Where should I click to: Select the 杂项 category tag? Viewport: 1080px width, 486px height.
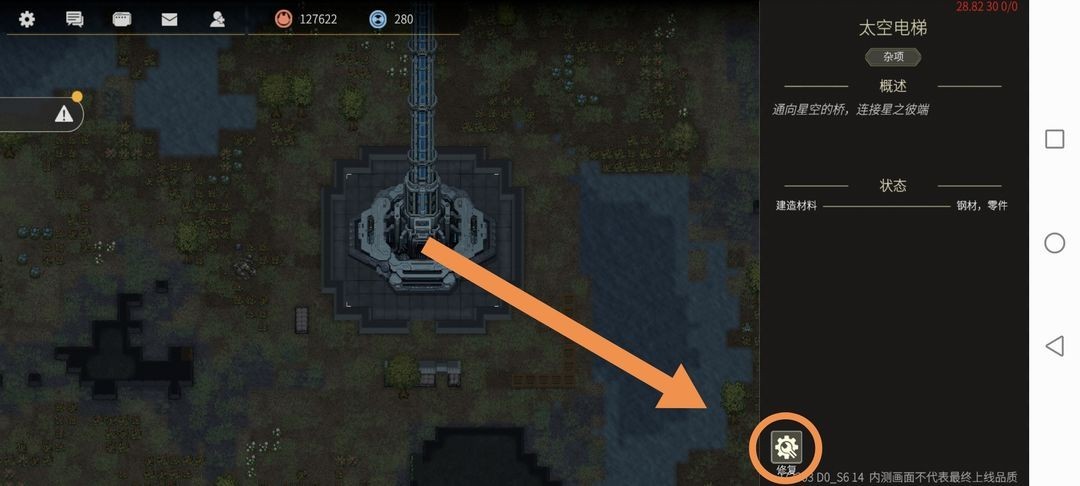[x=893, y=58]
